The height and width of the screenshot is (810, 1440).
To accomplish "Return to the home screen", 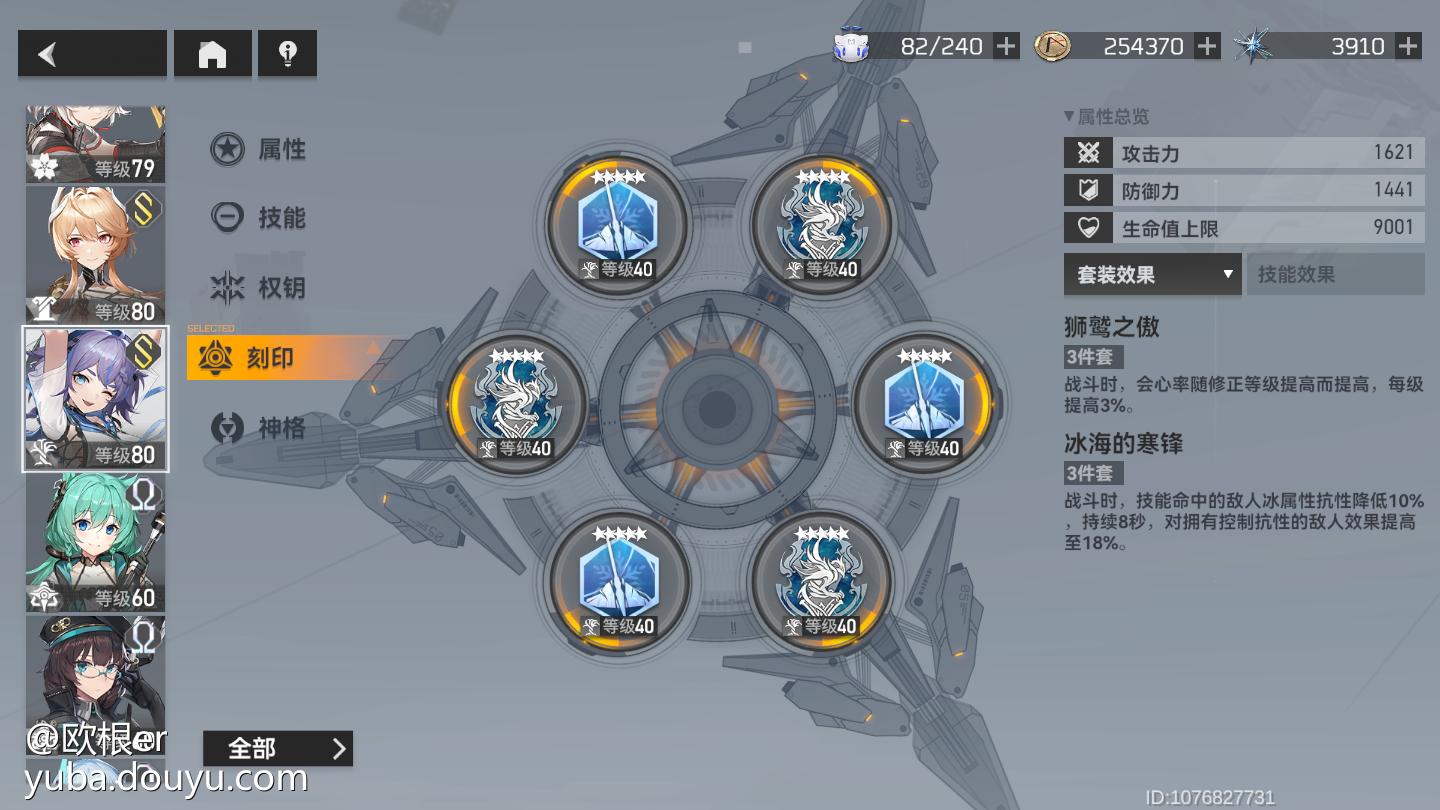I will coord(212,54).
